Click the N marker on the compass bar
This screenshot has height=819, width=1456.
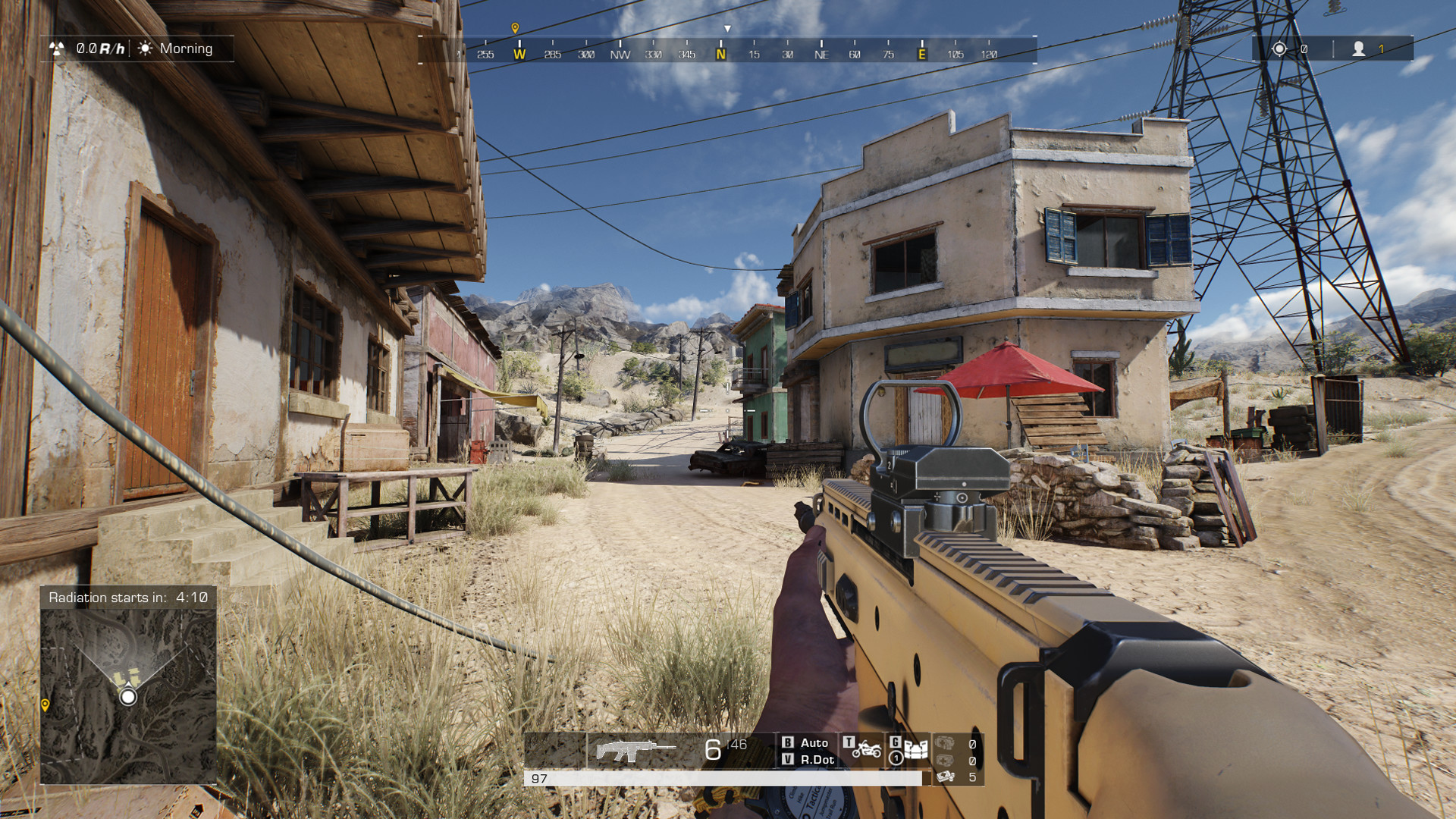click(x=720, y=54)
